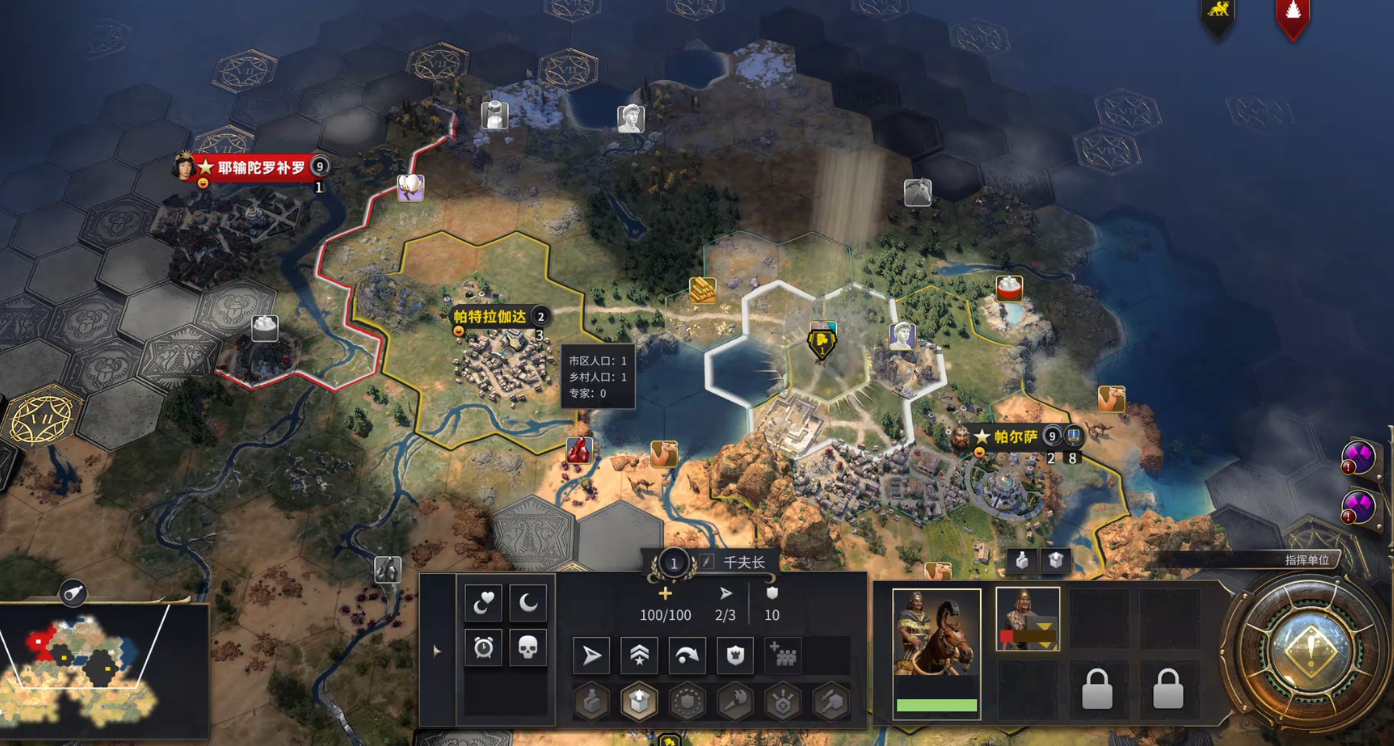Choose the curved arrow command
Image resolution: width=1394 pixels, height=746 pixels.
pyautogui.click(x=687, y=656)
